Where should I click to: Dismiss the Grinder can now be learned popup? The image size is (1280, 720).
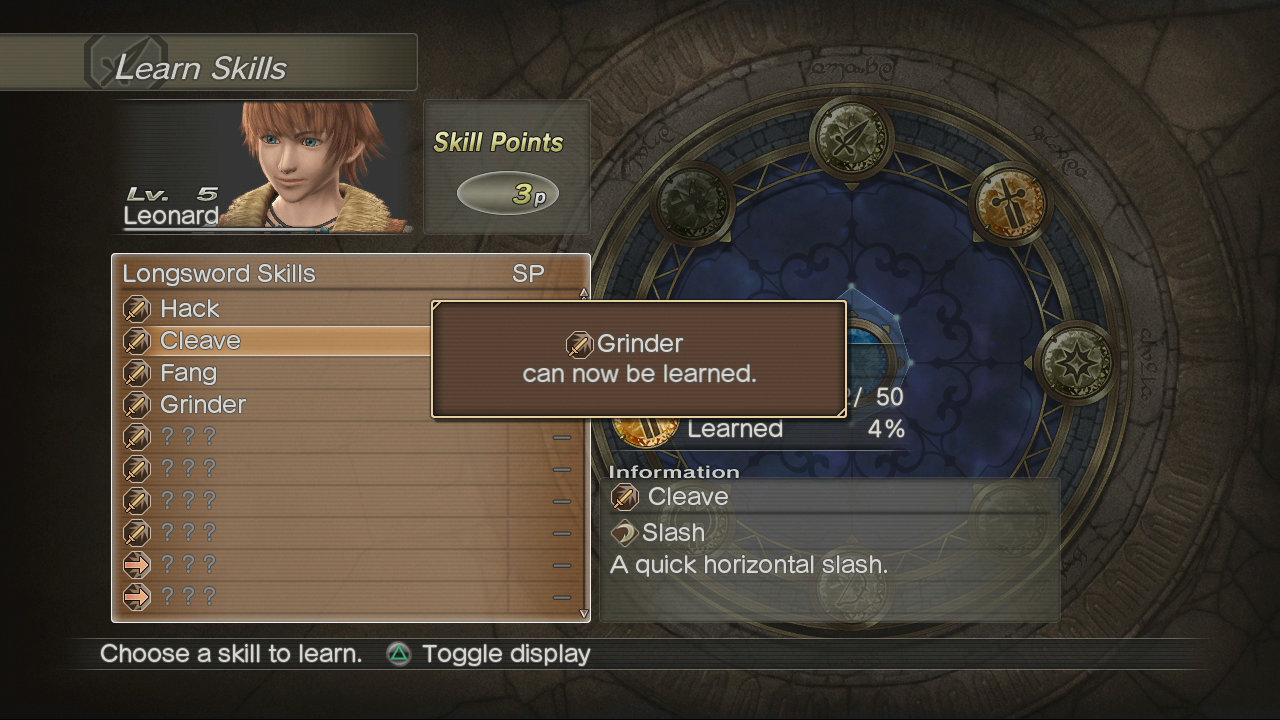coord(639,359)
